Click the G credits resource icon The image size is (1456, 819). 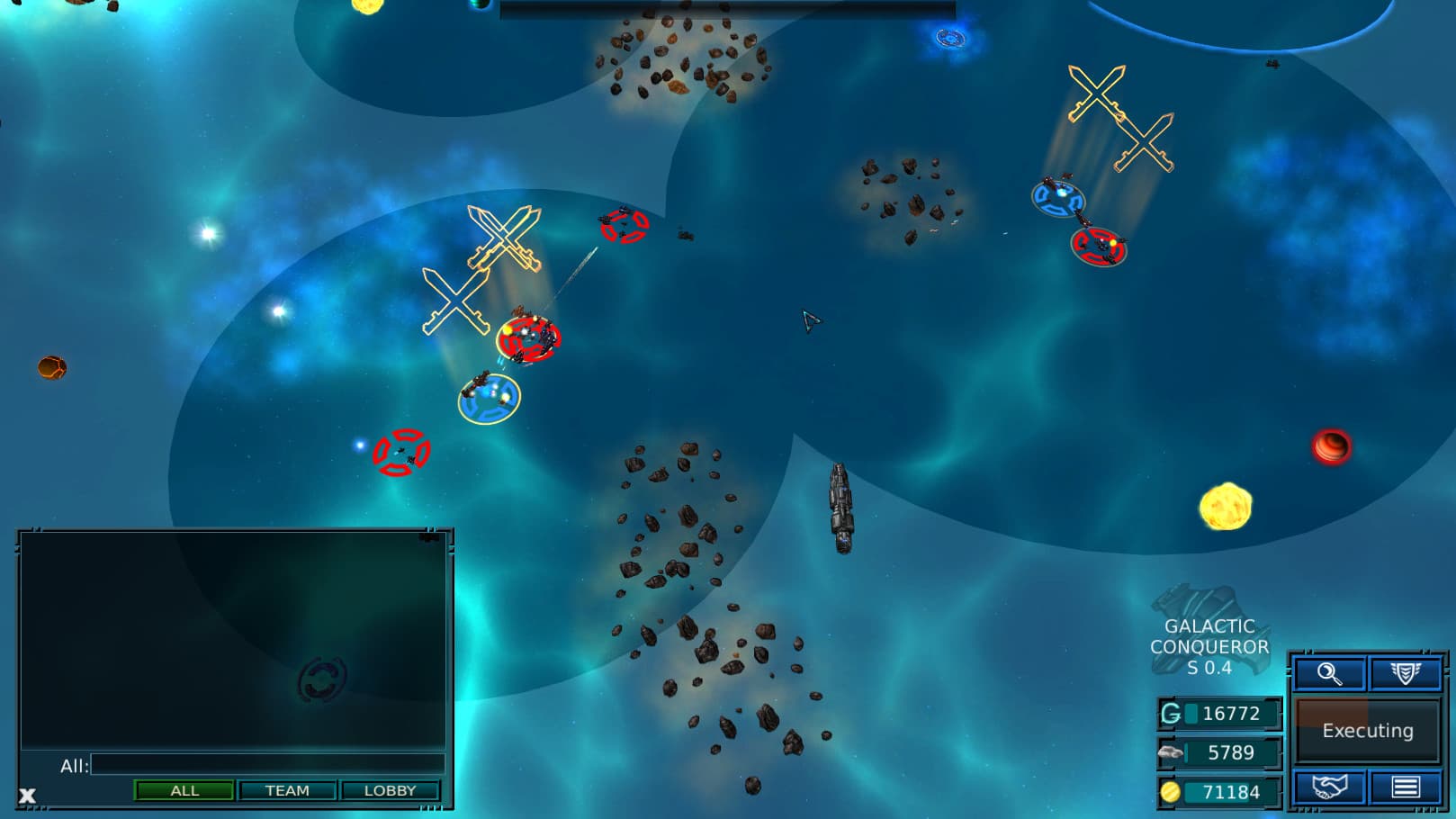(x=1169, y=714)
